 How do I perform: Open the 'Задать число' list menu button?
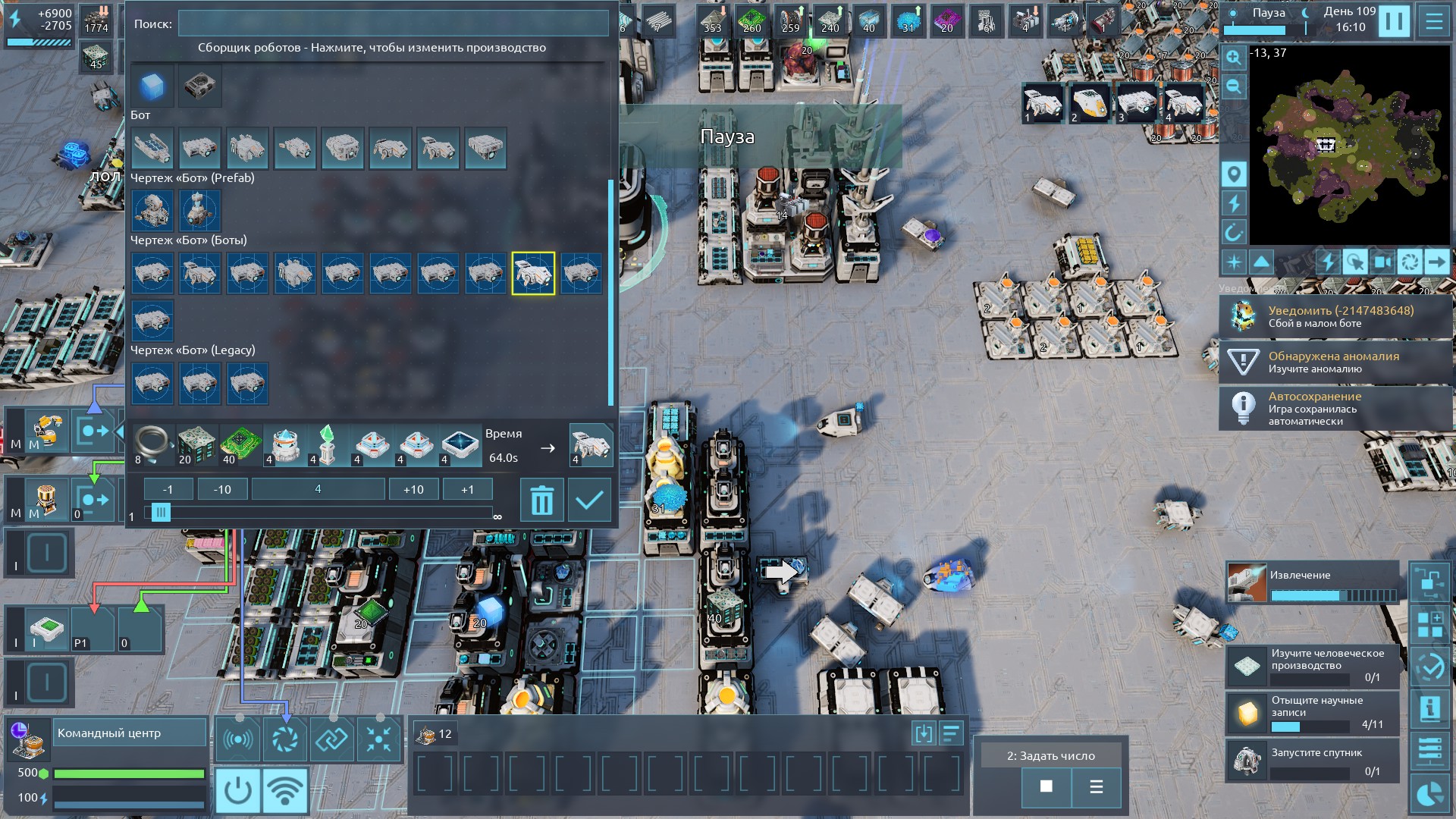tap(1096, 786)
